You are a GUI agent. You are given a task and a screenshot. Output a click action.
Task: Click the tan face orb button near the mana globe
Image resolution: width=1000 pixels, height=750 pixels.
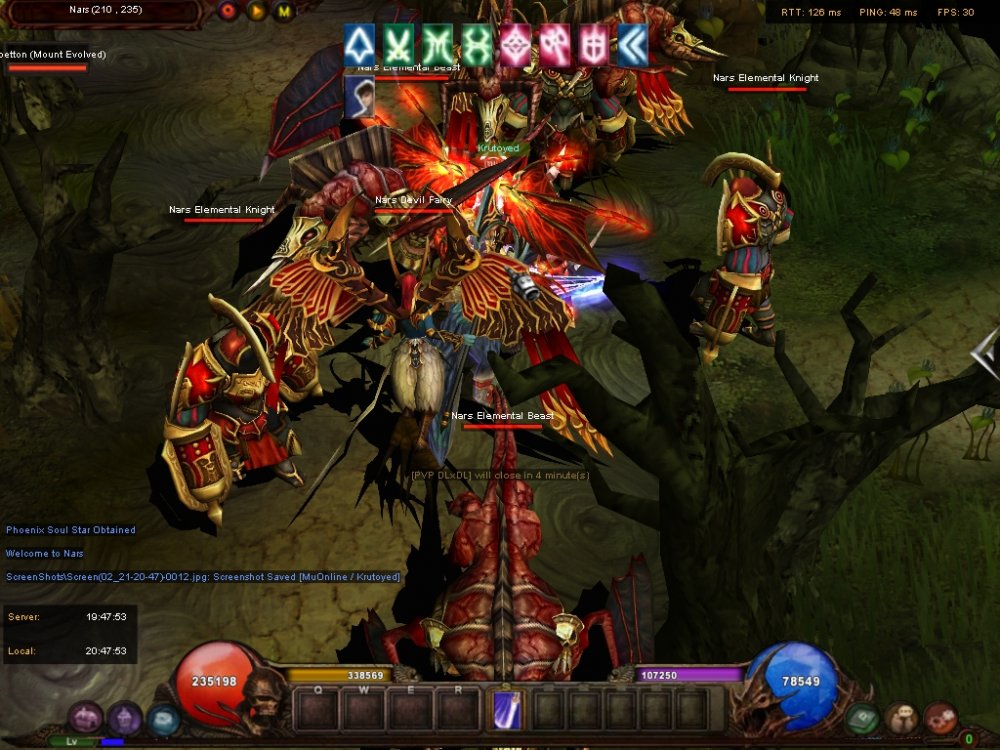tap(901, 718)
